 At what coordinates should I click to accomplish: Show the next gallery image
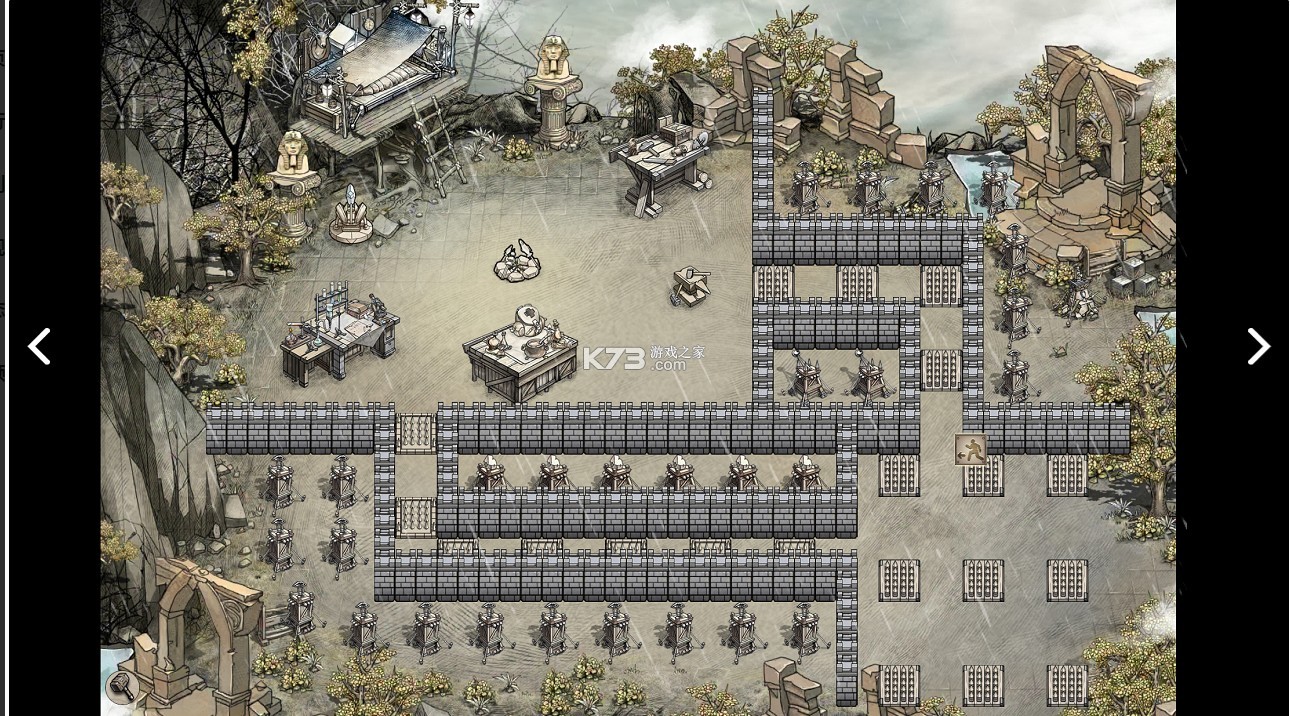[x=1258, y=347]
